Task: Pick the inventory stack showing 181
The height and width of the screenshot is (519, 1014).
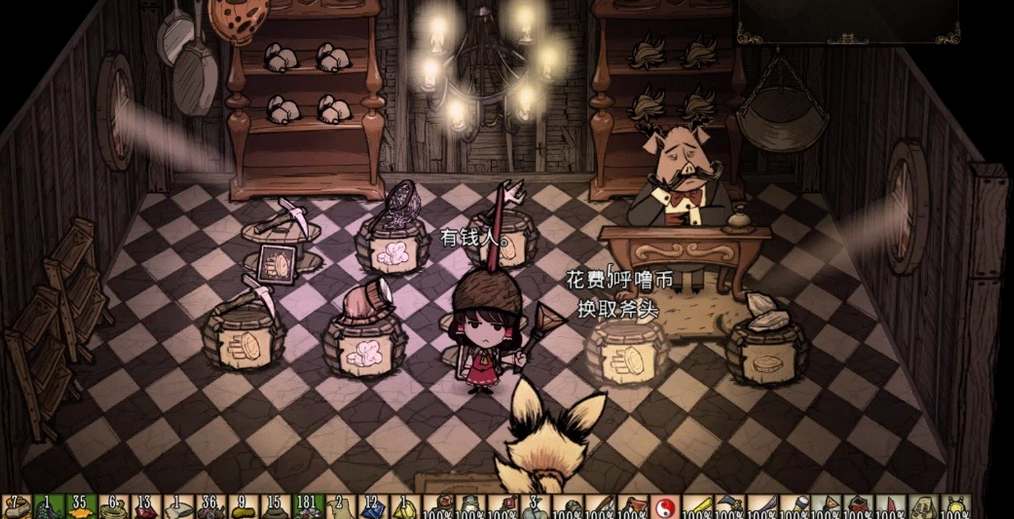Action: [x=305, y=508]
